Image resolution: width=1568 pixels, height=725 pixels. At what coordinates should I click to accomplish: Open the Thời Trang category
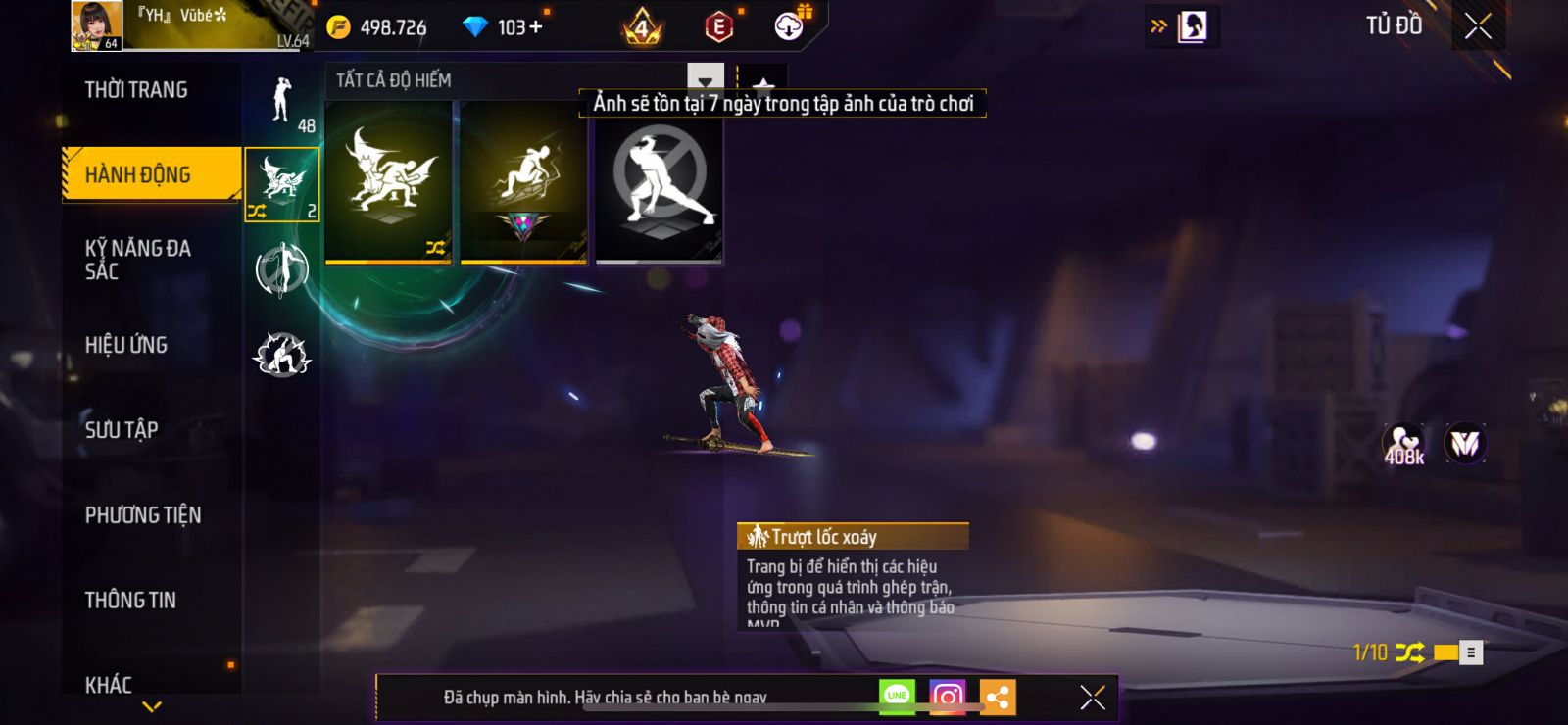(136, 90)
